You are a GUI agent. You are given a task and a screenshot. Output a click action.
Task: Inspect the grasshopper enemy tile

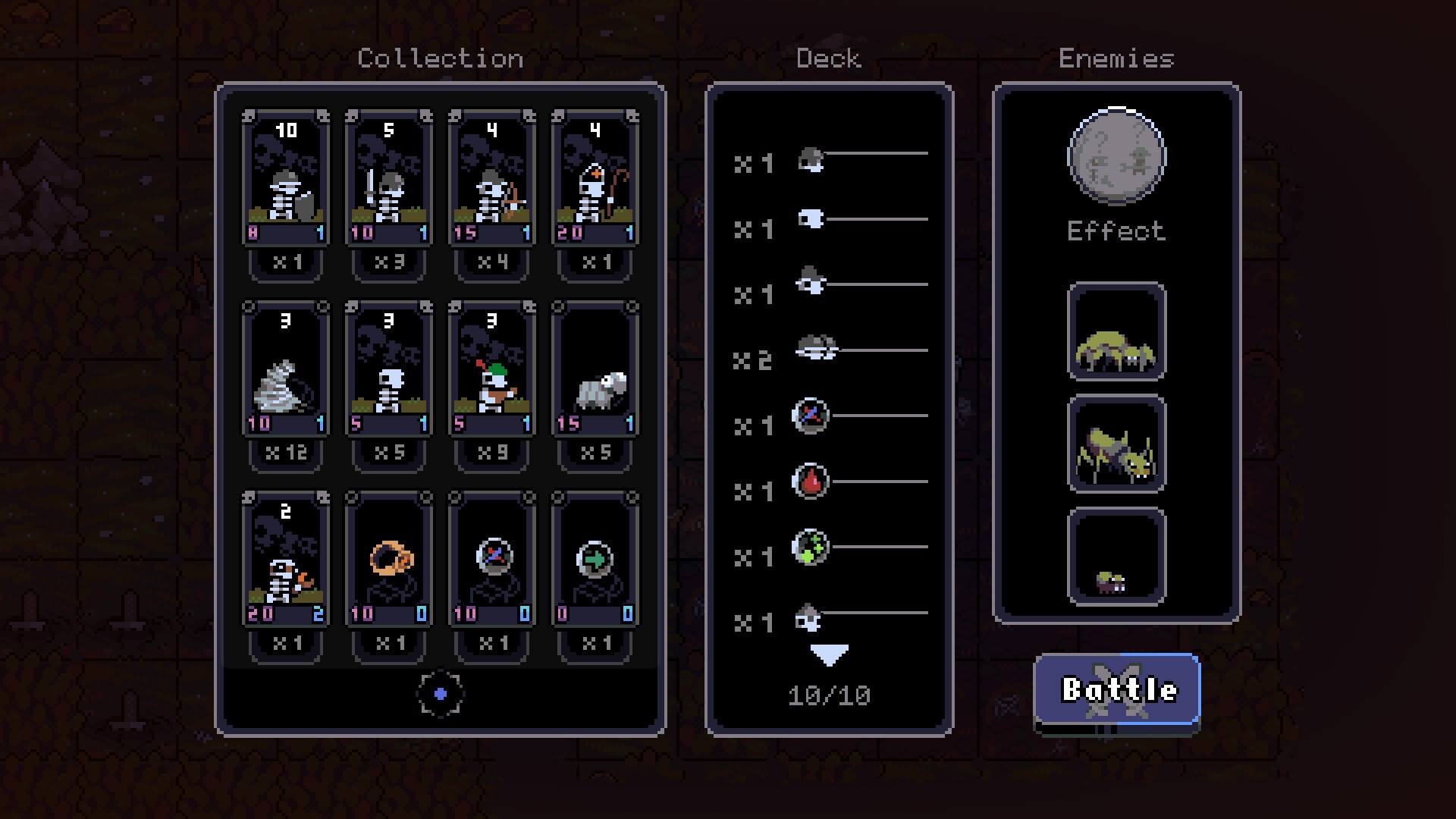point(1116,444)
